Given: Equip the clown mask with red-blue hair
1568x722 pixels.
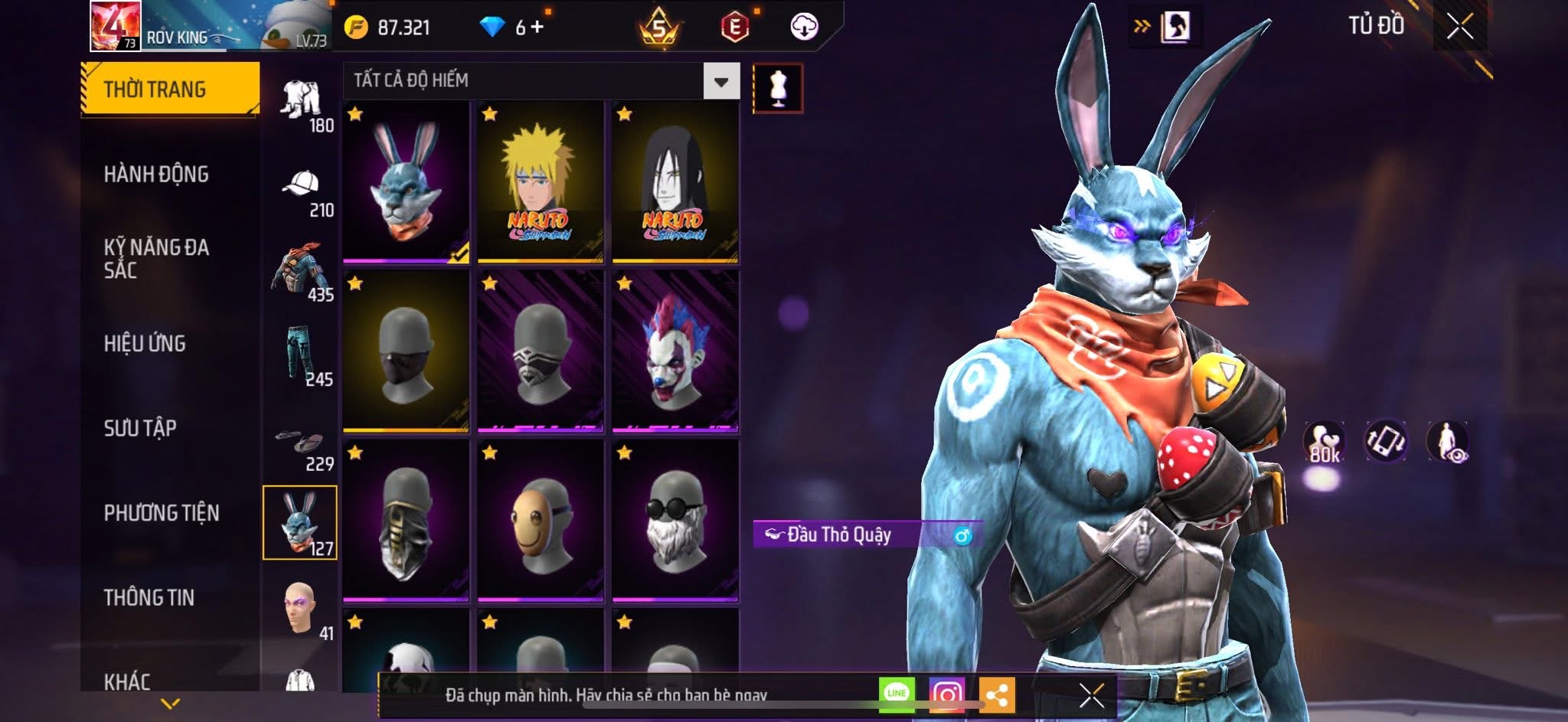Looking at the screenshot, I should point(675,351).
